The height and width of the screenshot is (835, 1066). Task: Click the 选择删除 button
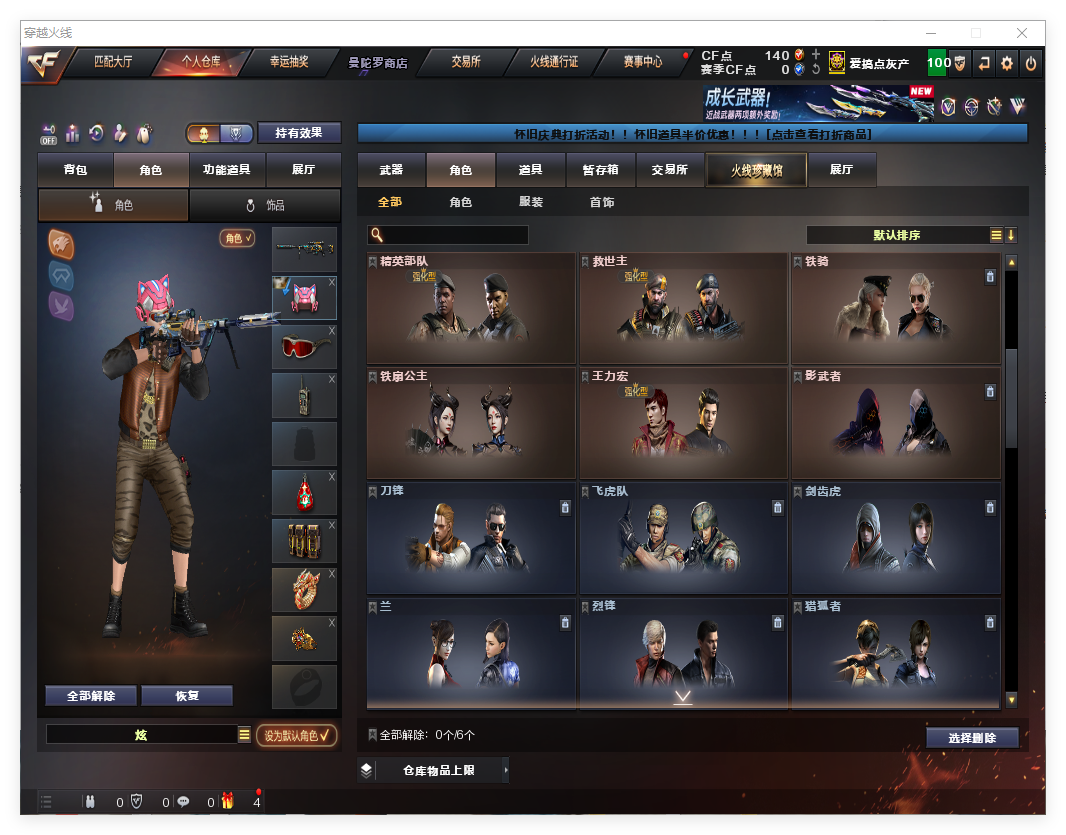point(971,738)
